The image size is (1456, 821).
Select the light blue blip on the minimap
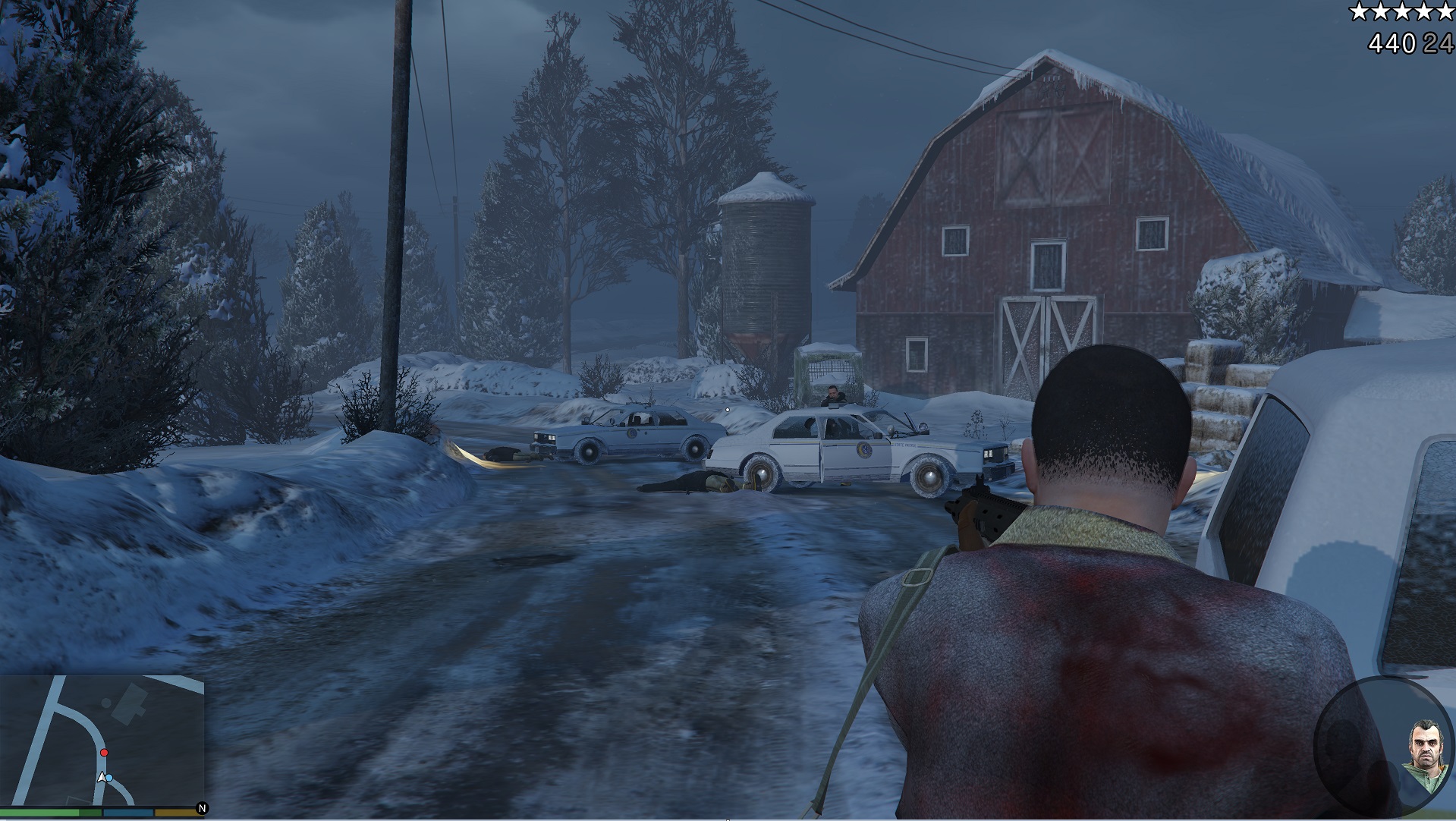point(109,778)
